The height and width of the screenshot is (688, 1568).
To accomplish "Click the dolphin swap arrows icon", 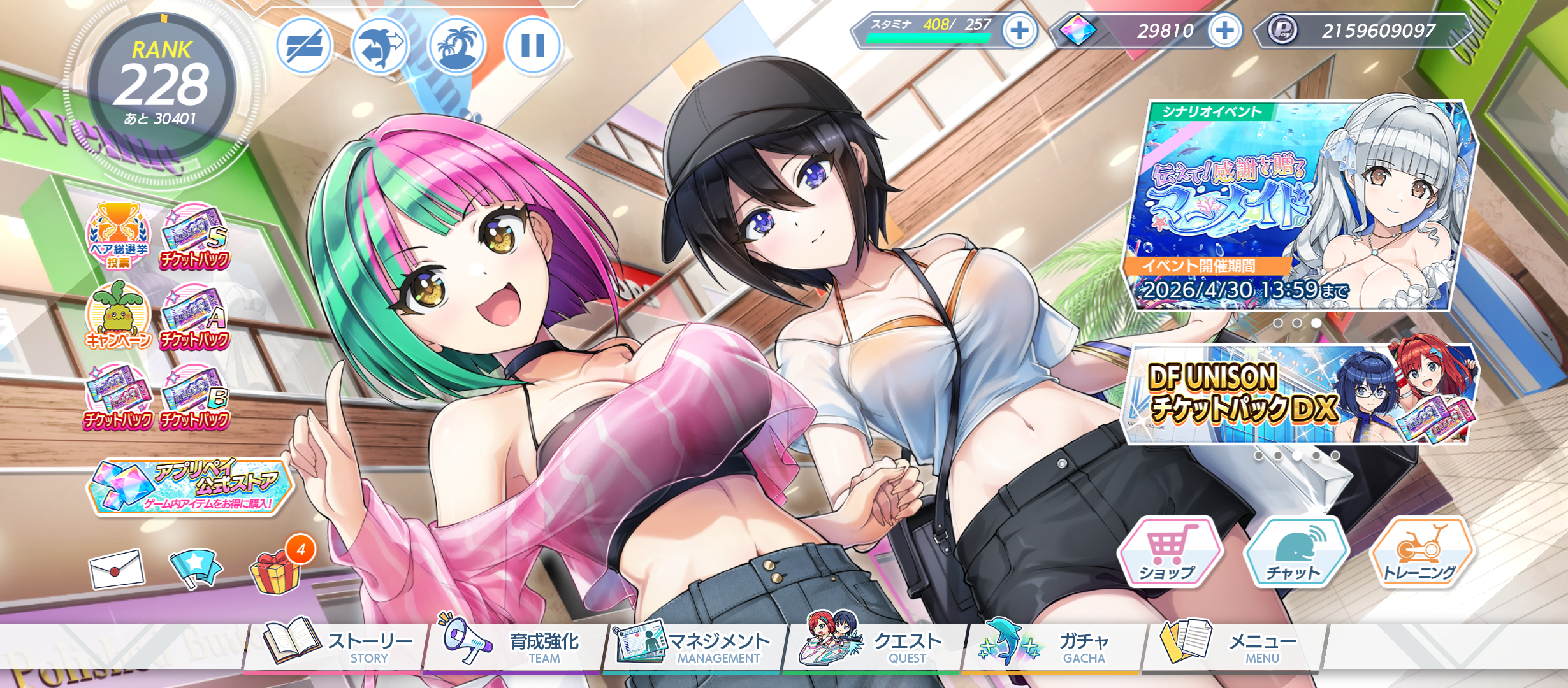I will point(380,45).
